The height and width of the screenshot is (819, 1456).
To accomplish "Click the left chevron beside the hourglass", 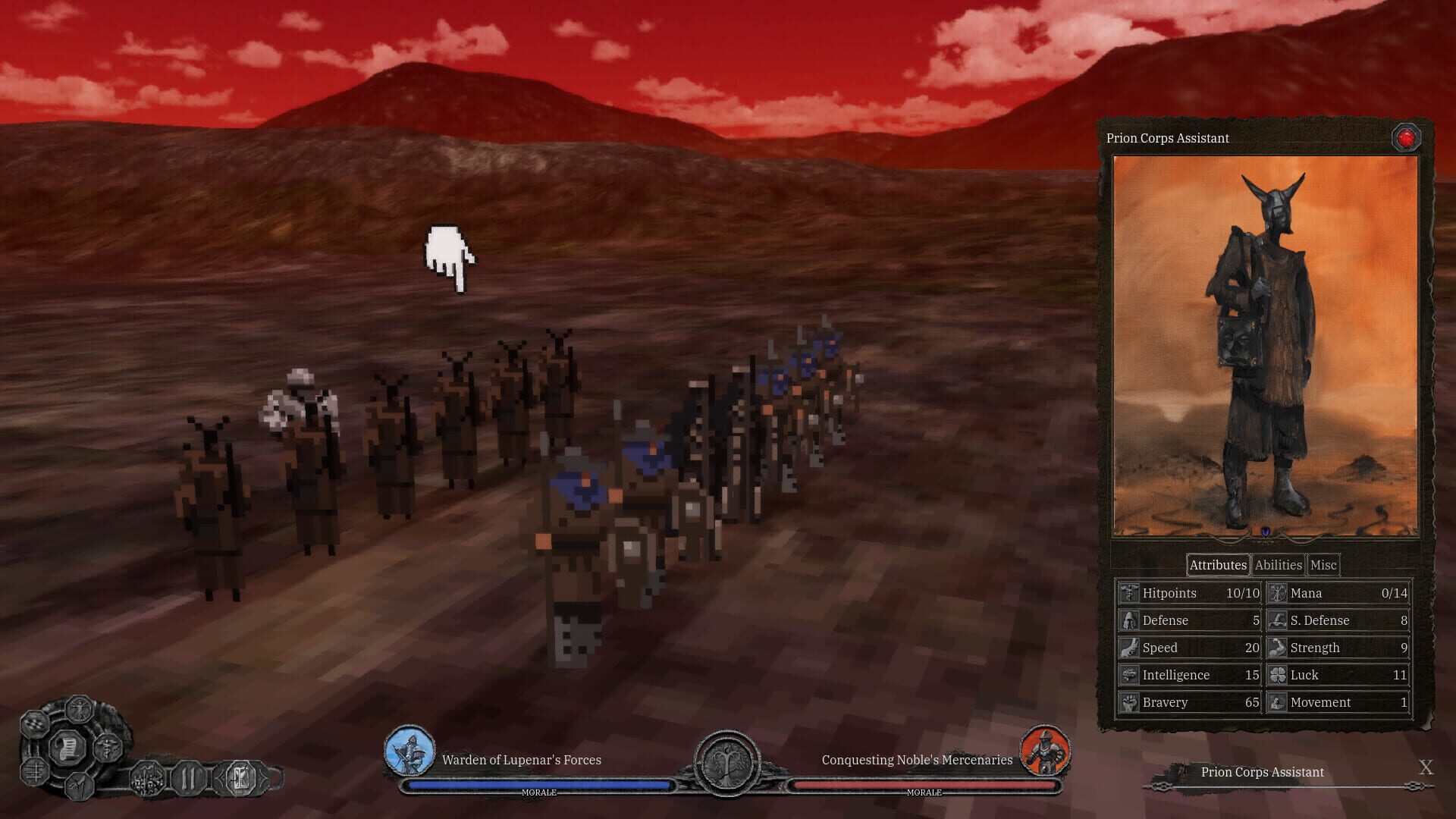I will 221,778.
